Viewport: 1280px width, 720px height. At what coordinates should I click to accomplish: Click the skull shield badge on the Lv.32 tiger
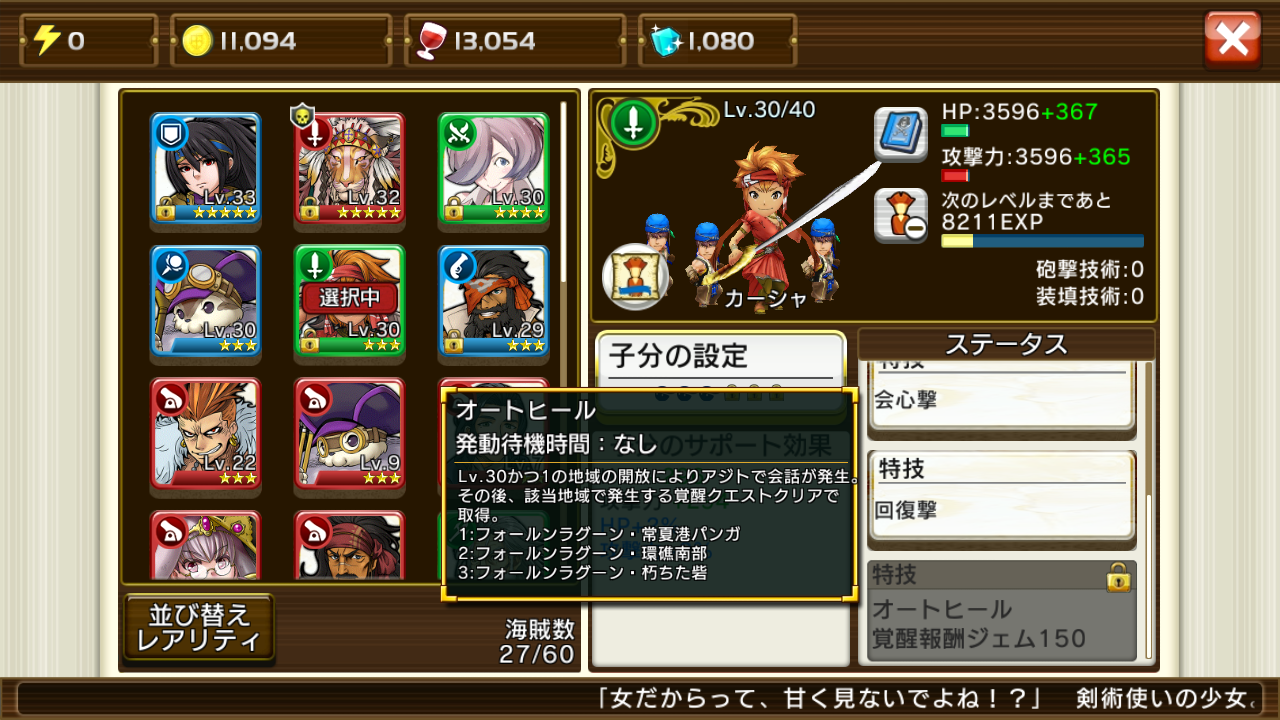[x=303, y=113]
